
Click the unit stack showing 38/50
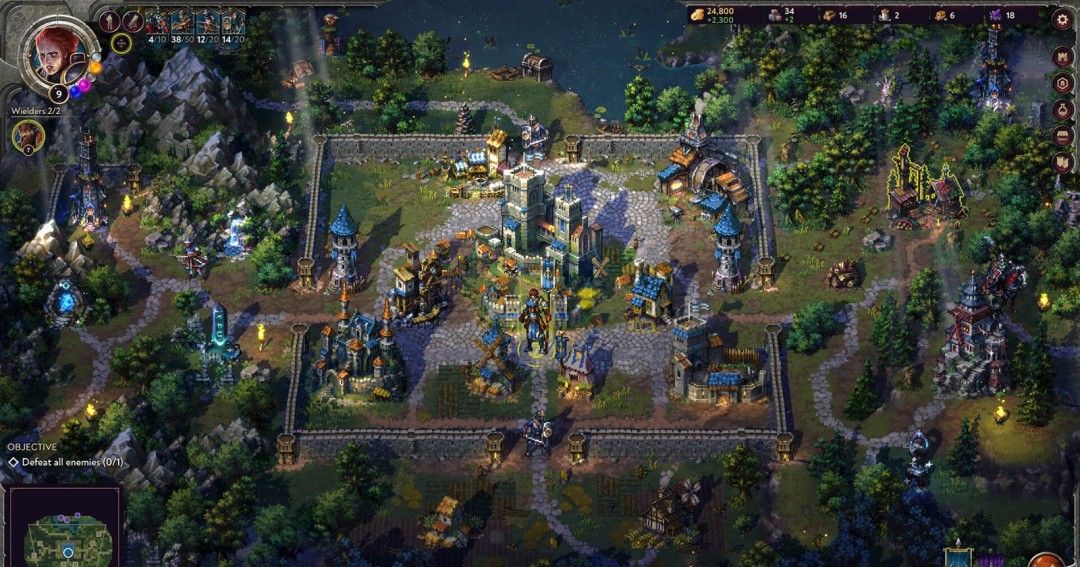point(183,24)
